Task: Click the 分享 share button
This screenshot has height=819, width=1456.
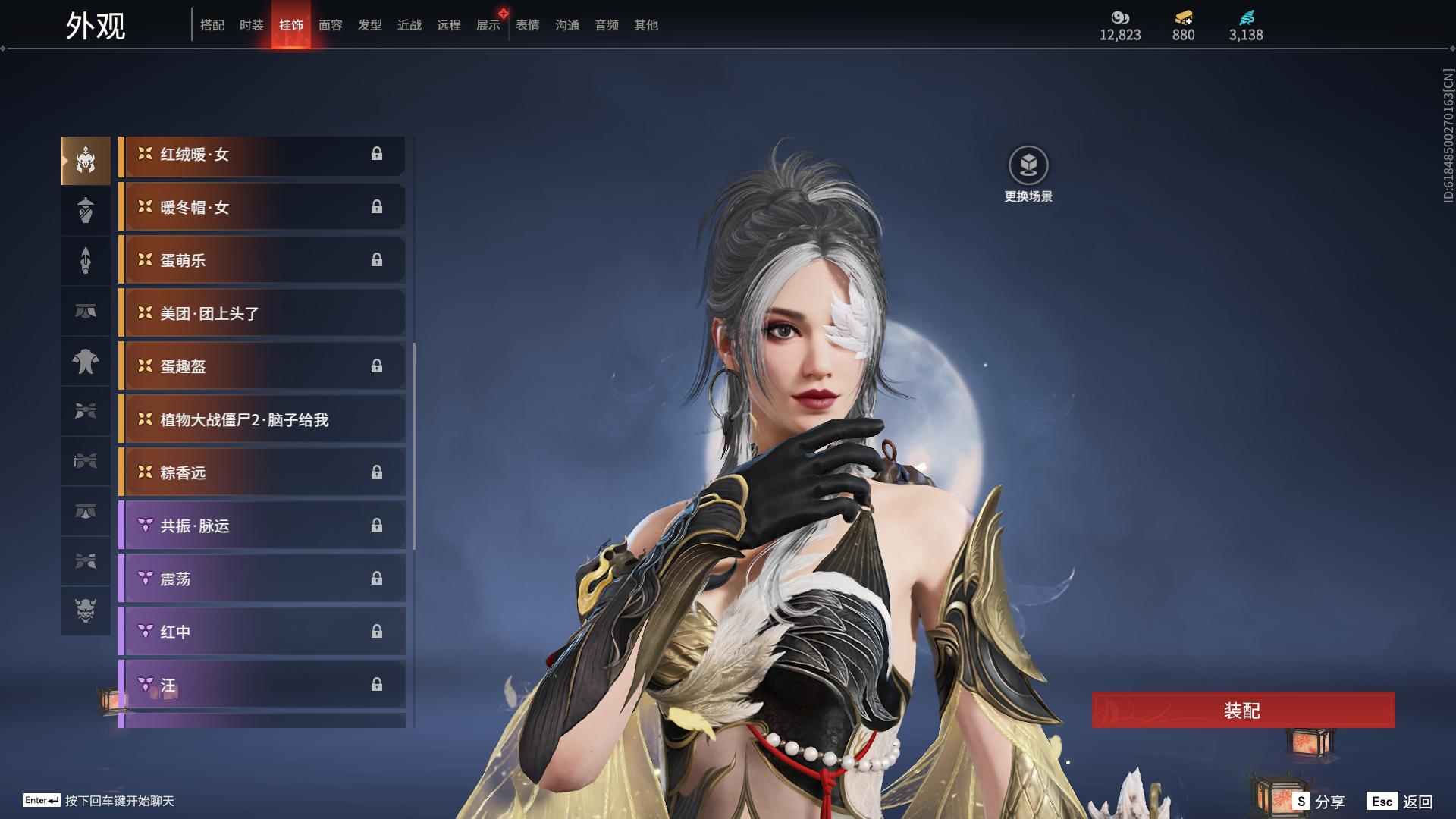Action: click(1319, 802)
